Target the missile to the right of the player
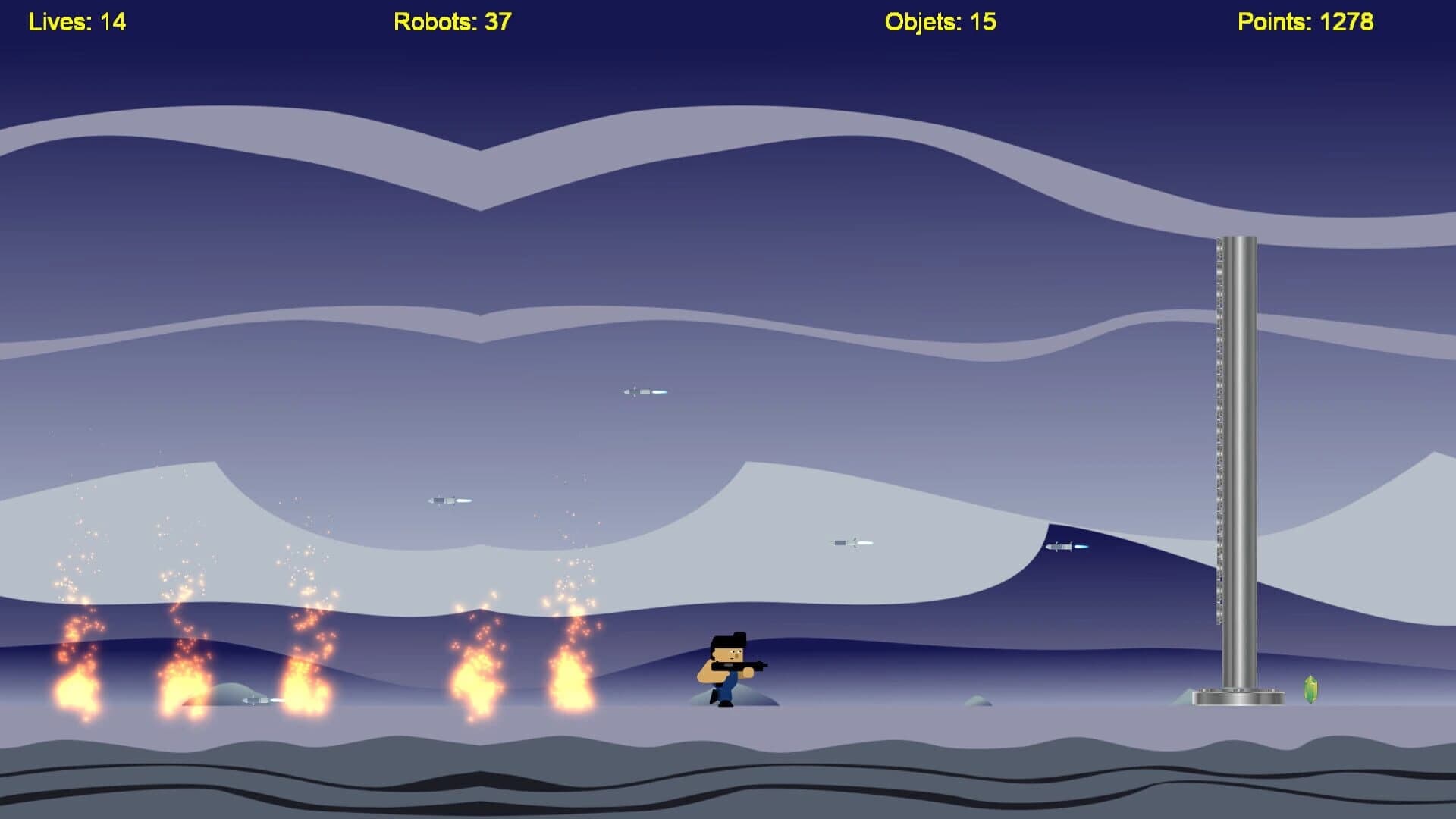Screen dimensions: 1456x819 851,542
